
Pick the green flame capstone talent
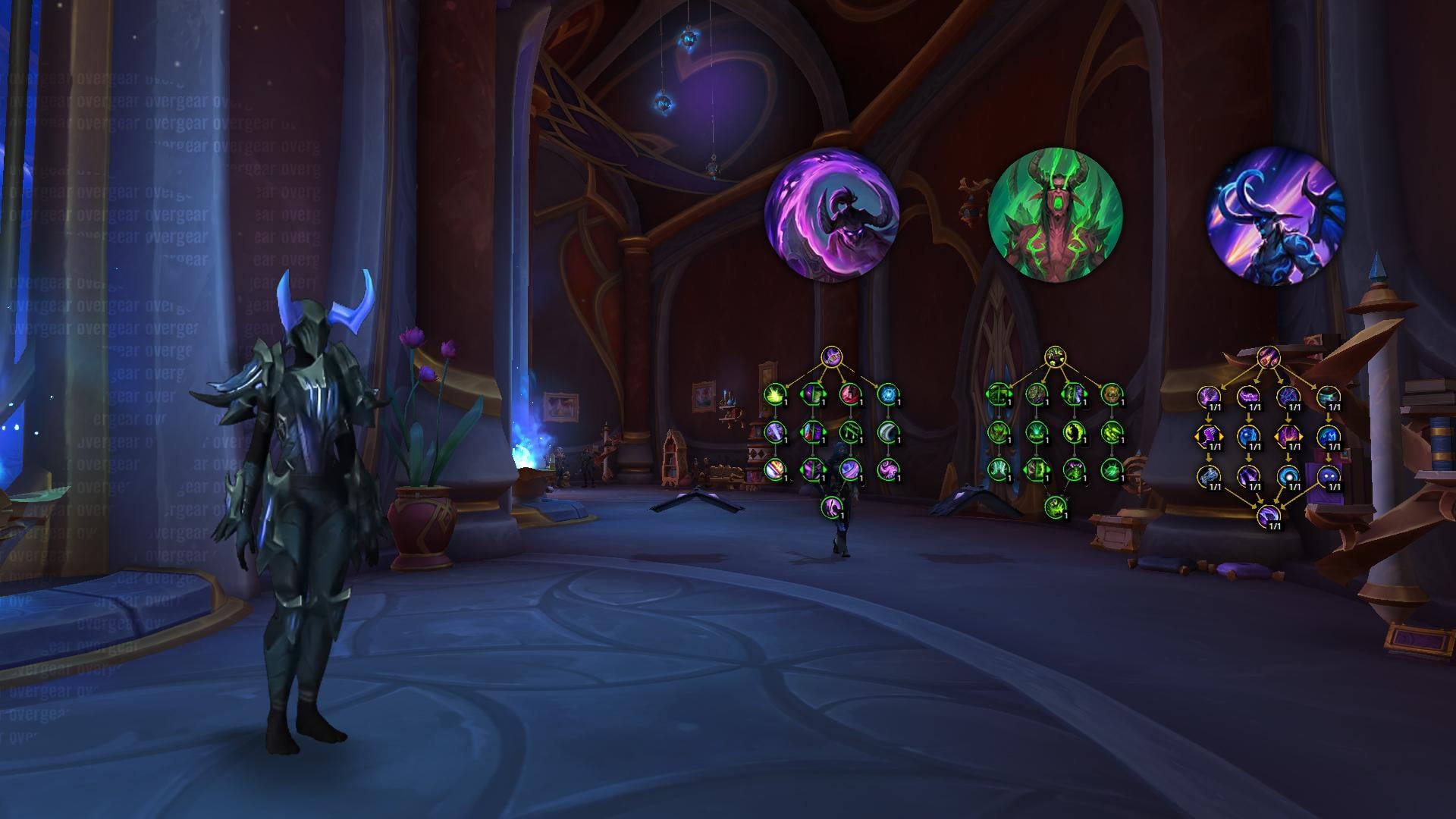coord(1054,506)
